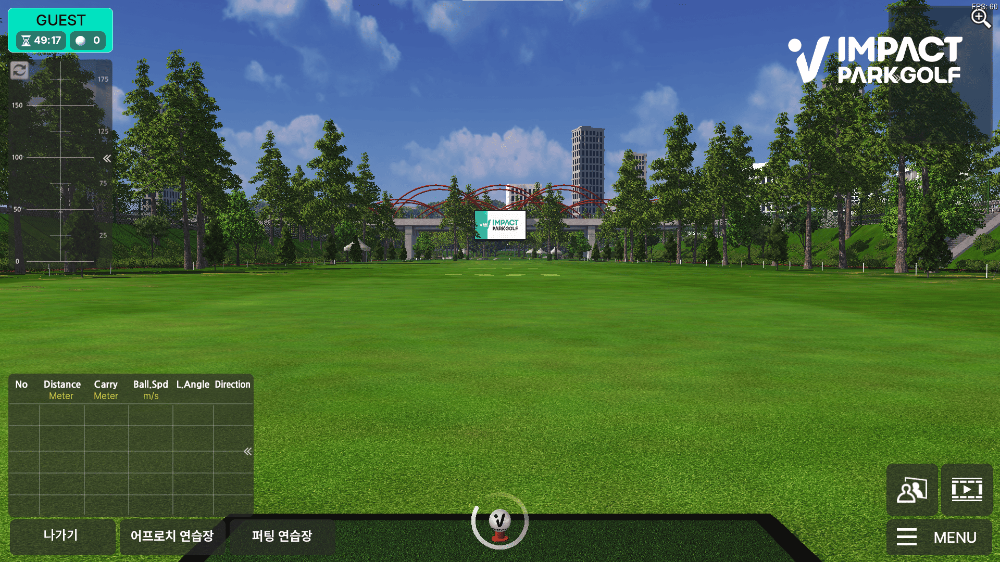
Task: Open the MENU button
Action: tap(938, 537)
